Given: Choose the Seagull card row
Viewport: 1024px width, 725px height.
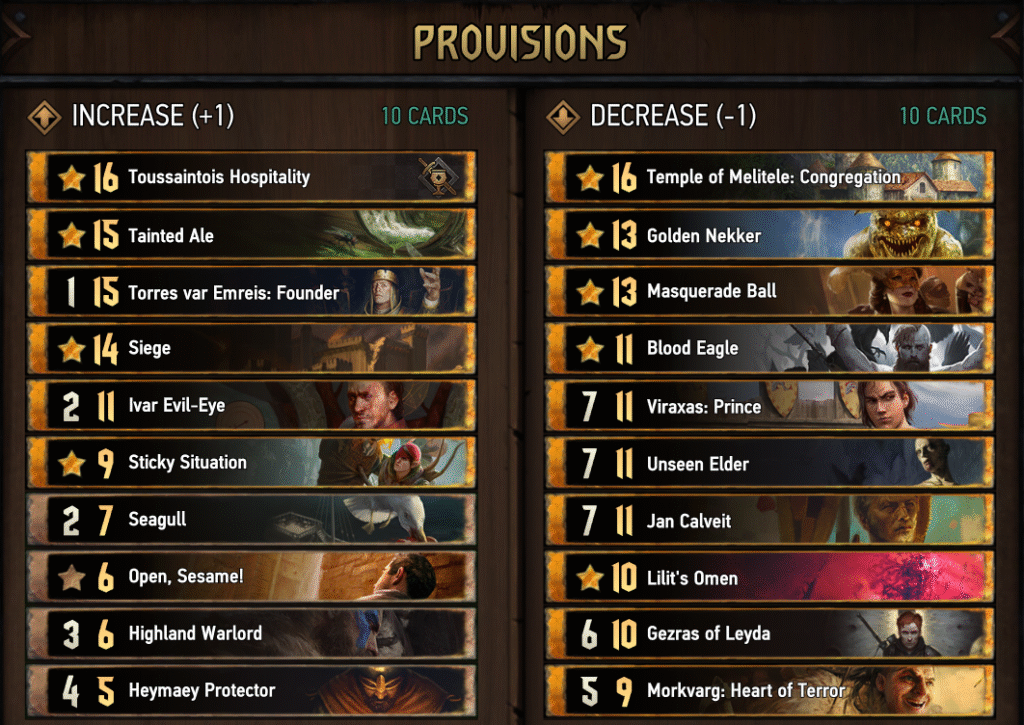Looking at the screenshot, I should (250, 520).
